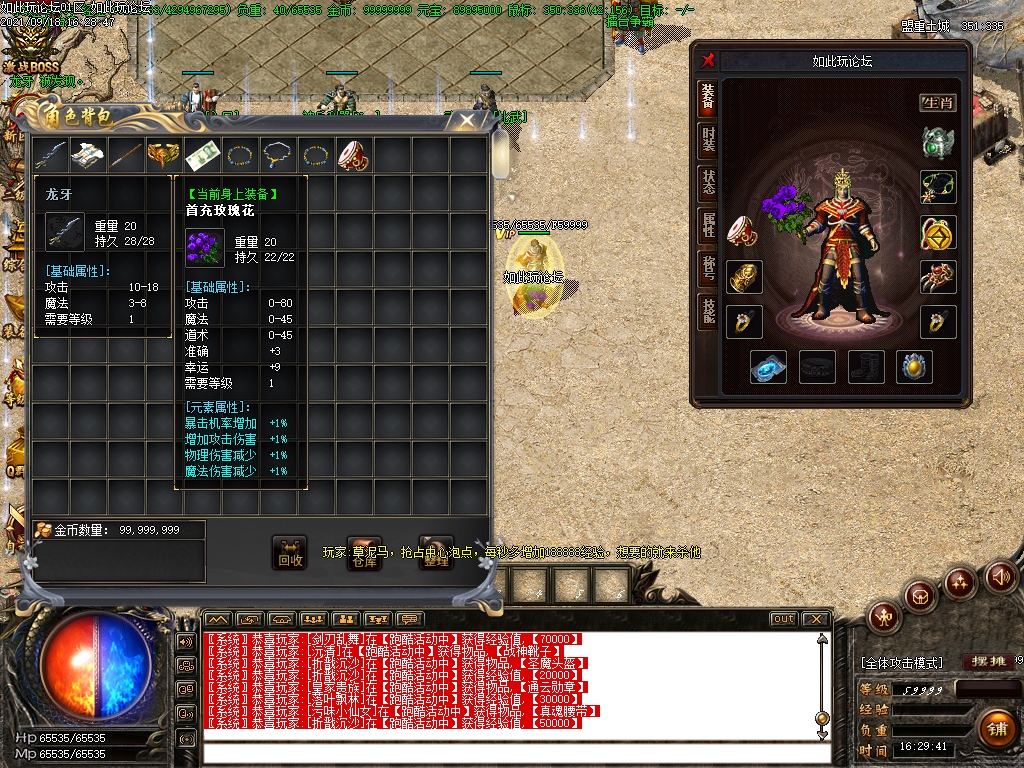Image resolution: width=1024 pixels, height=768 pixels.
Task: Click the 回收 recycle button
Action: (290, 552)
